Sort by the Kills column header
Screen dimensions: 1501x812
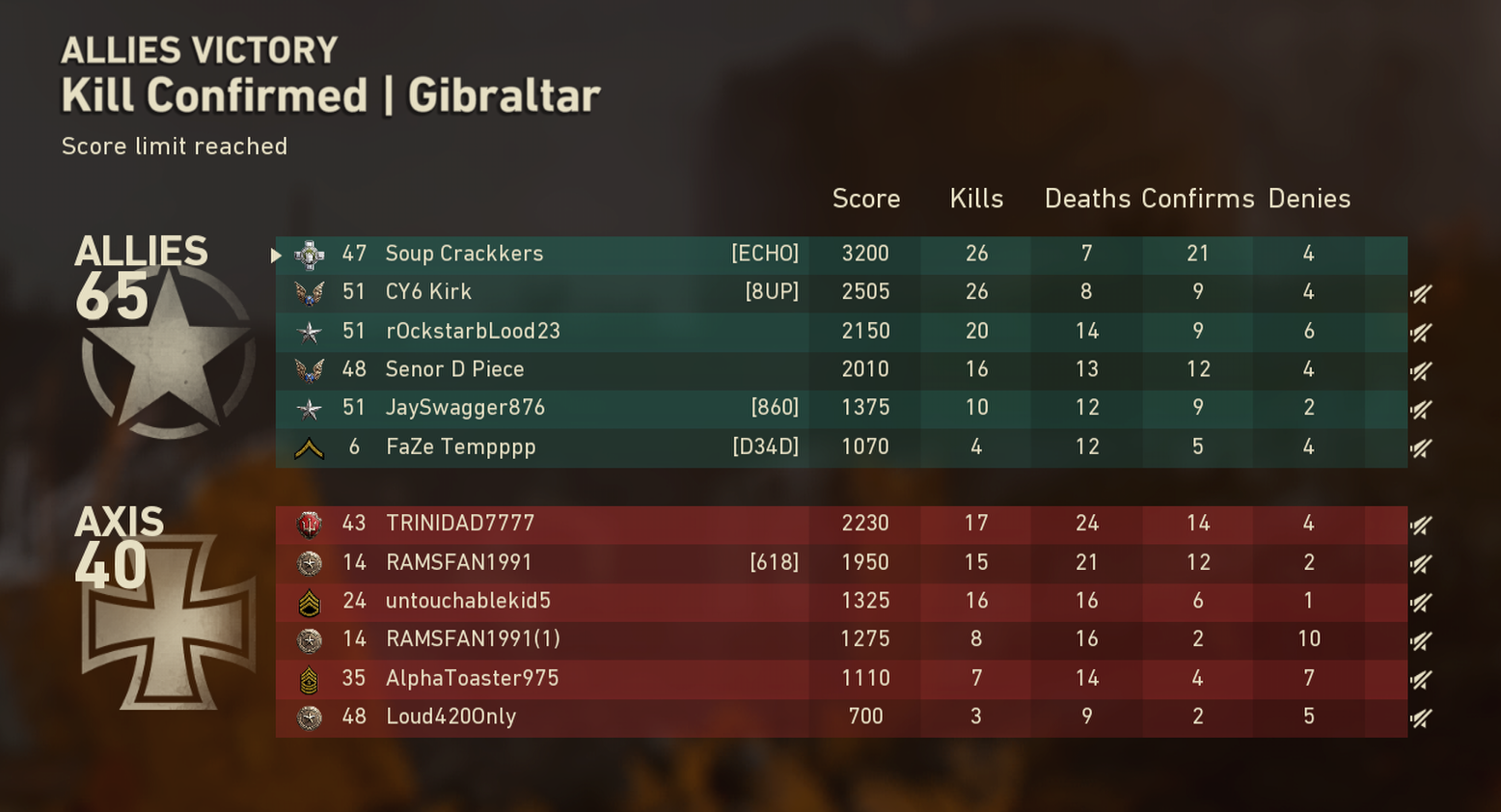click(x=976, y=199)
